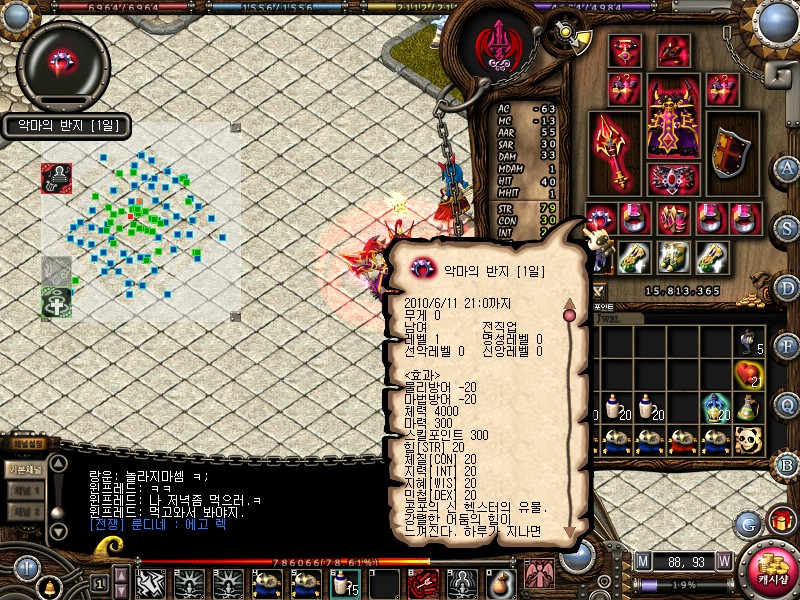Select the red heart inventory item

pyautogui.click(x=748, y=375)
